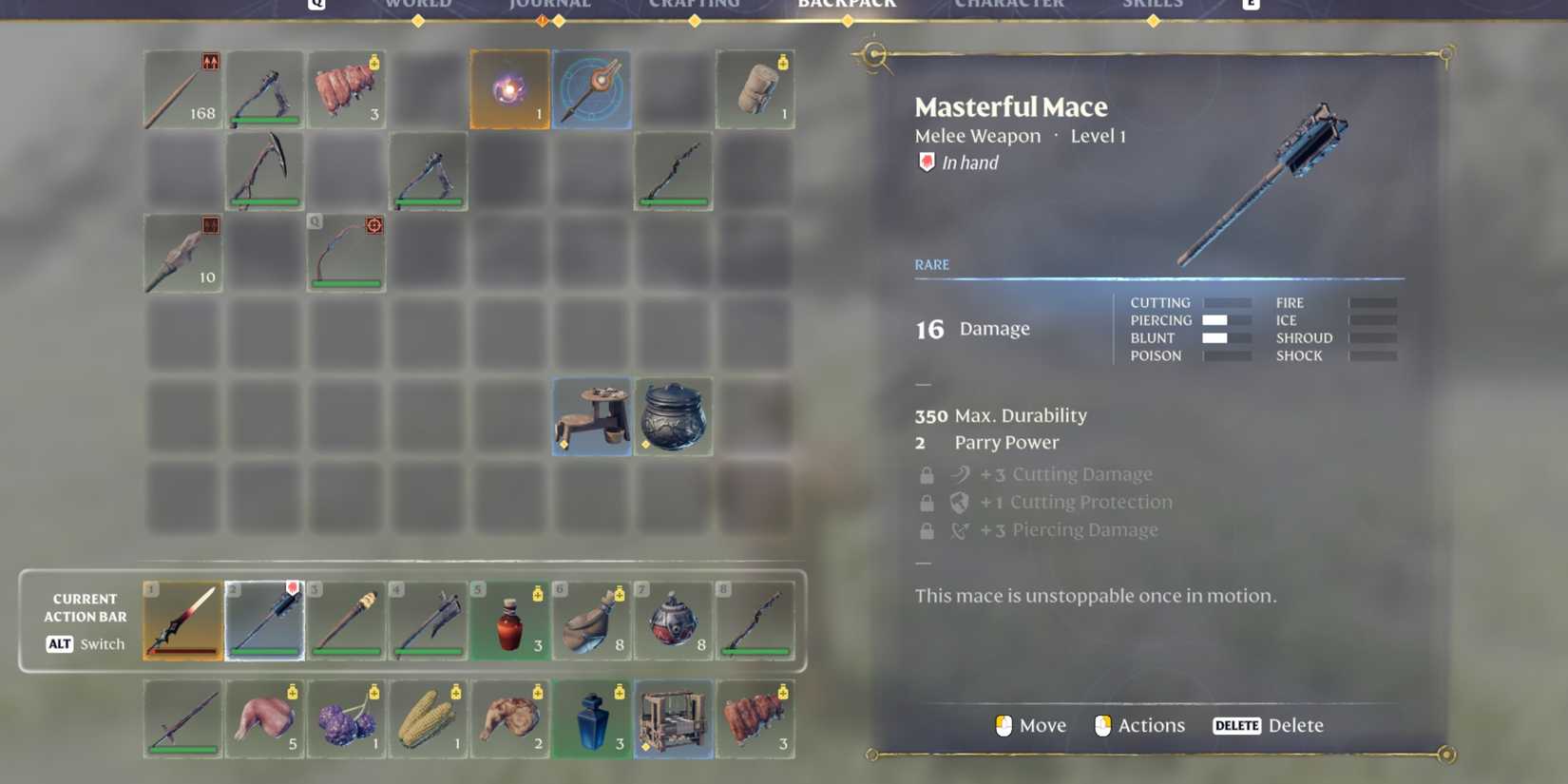Select the torch in action bar slot 3
The height and width of the screenshot is (784, 1568).
coord(346,621)
